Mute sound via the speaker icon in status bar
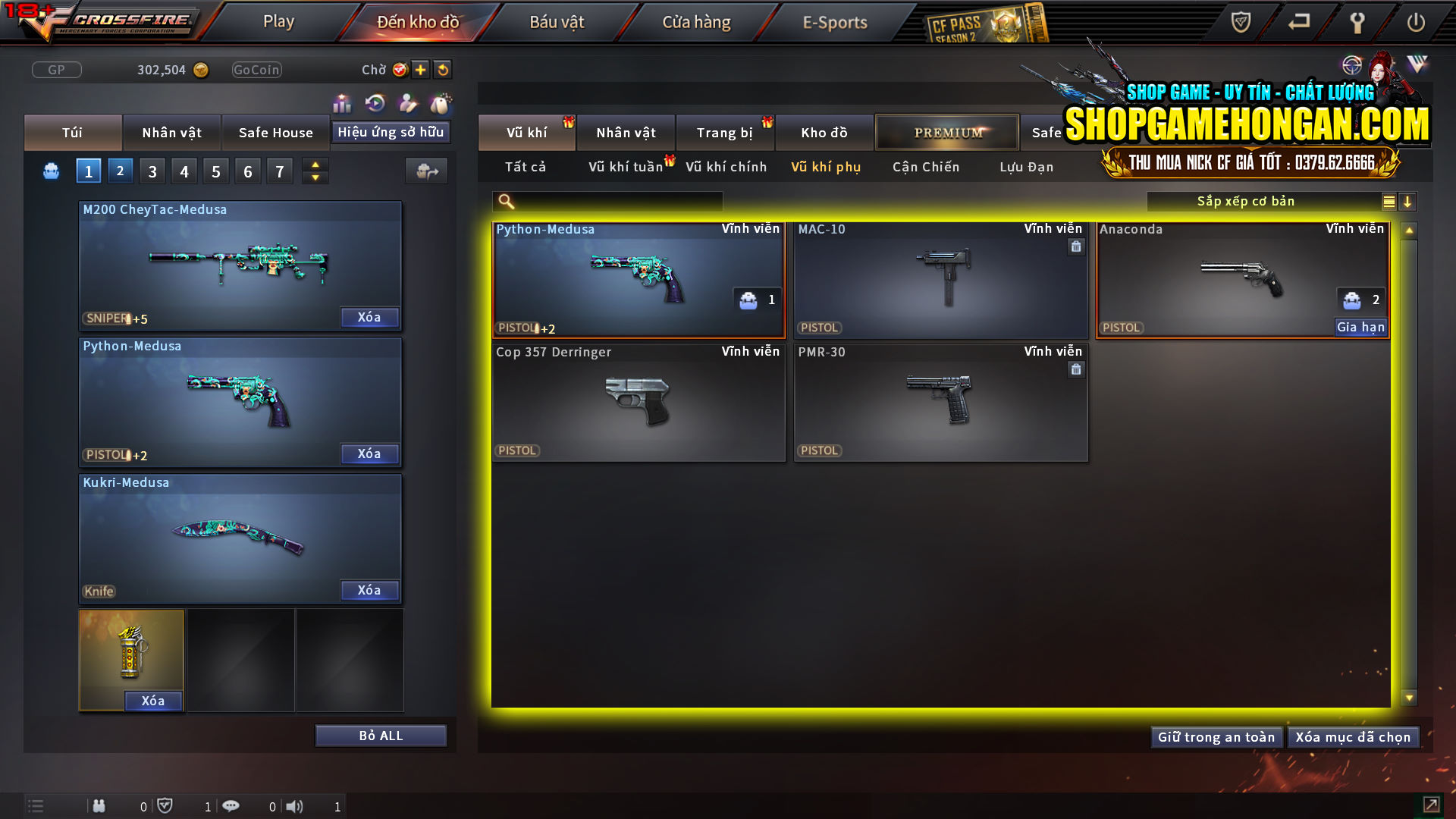The width and height of the screenshot is (1456, 819). tap(295, 806)
